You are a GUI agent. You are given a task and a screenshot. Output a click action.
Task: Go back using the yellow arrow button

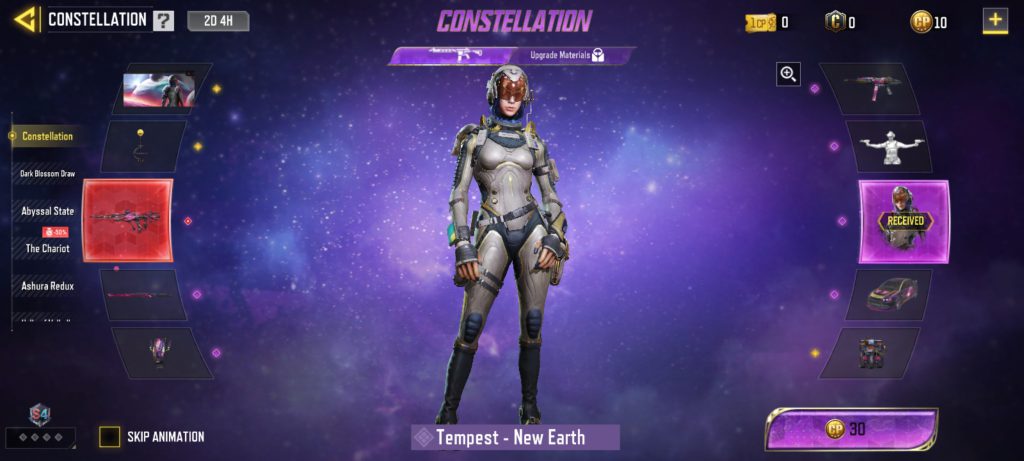pyautogui.click(x=25, y=18)
